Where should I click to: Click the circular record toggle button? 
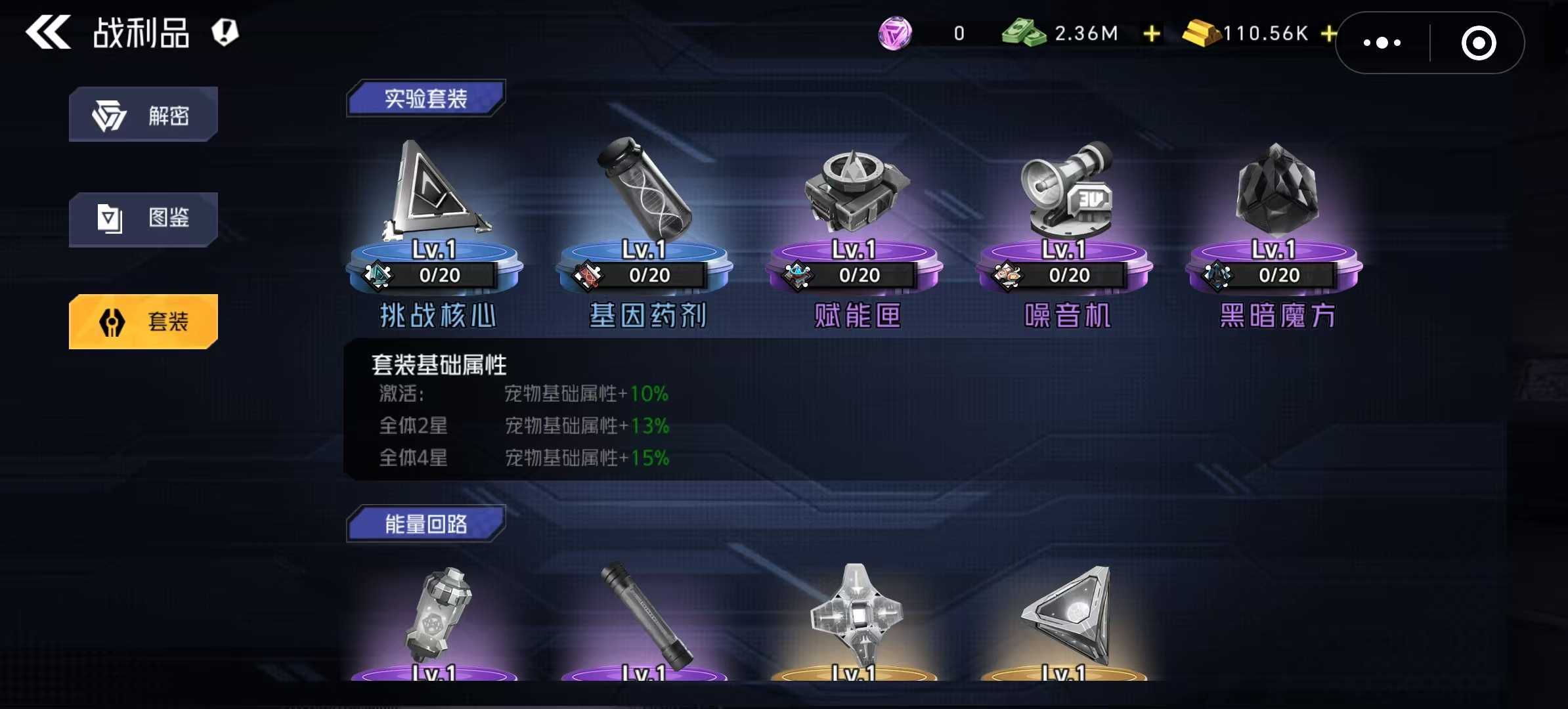(1479, 42)
